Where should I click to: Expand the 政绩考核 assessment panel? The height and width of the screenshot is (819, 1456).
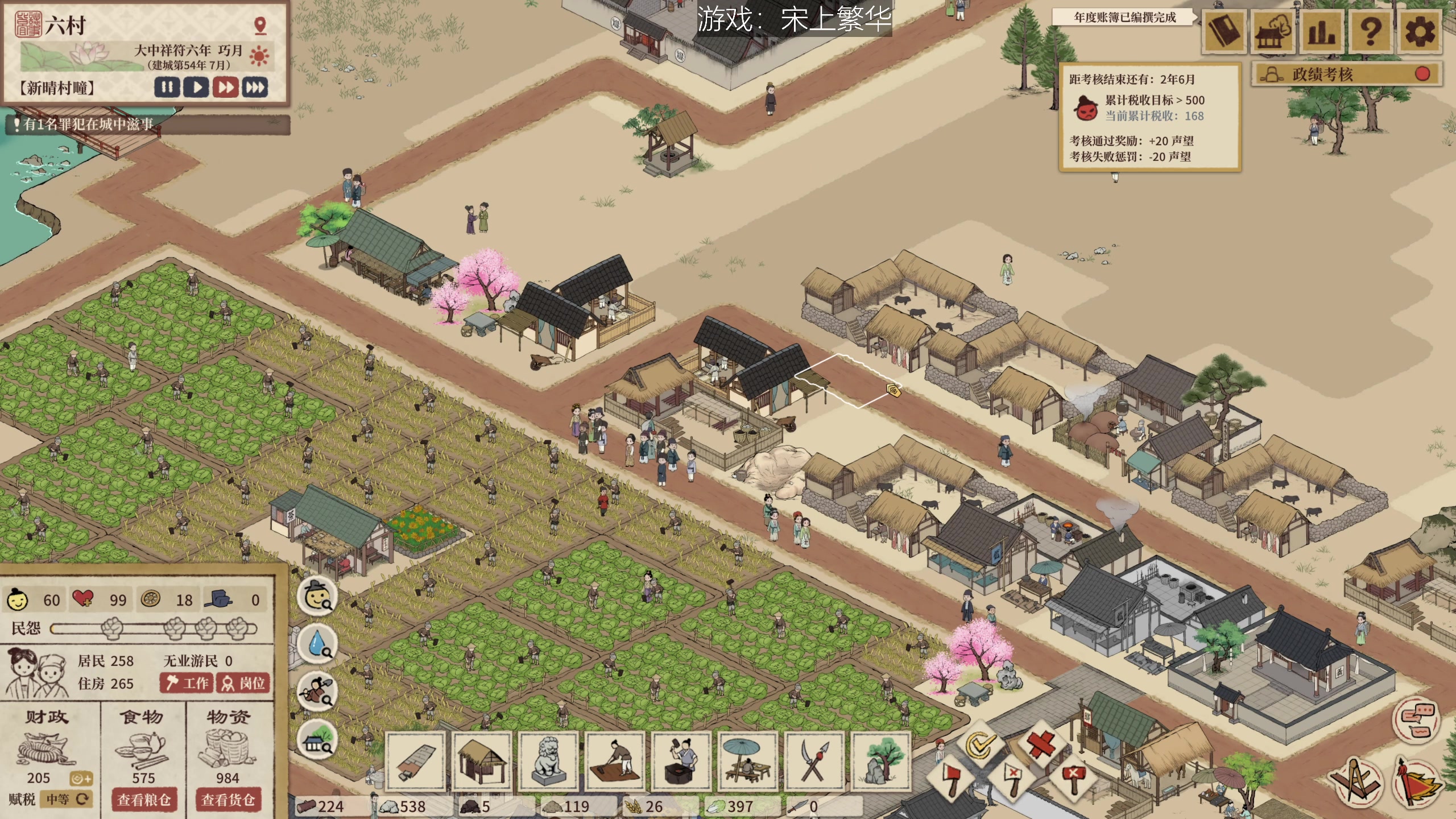pos(1346,75)
